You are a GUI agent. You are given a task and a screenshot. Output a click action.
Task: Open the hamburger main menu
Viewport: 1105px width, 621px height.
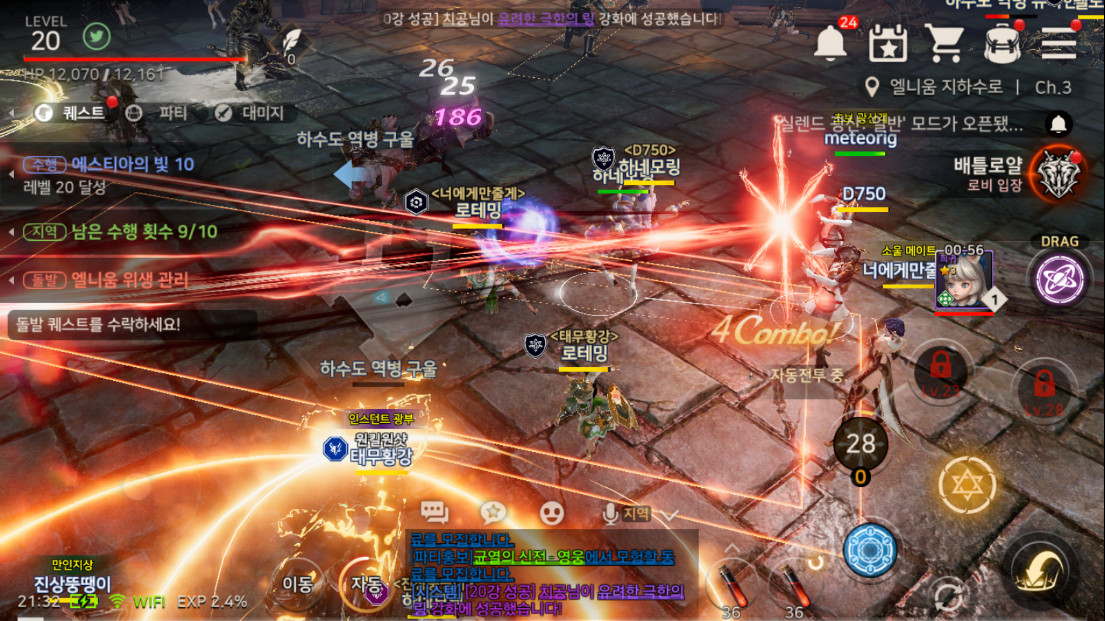(x=1058, y=43)
